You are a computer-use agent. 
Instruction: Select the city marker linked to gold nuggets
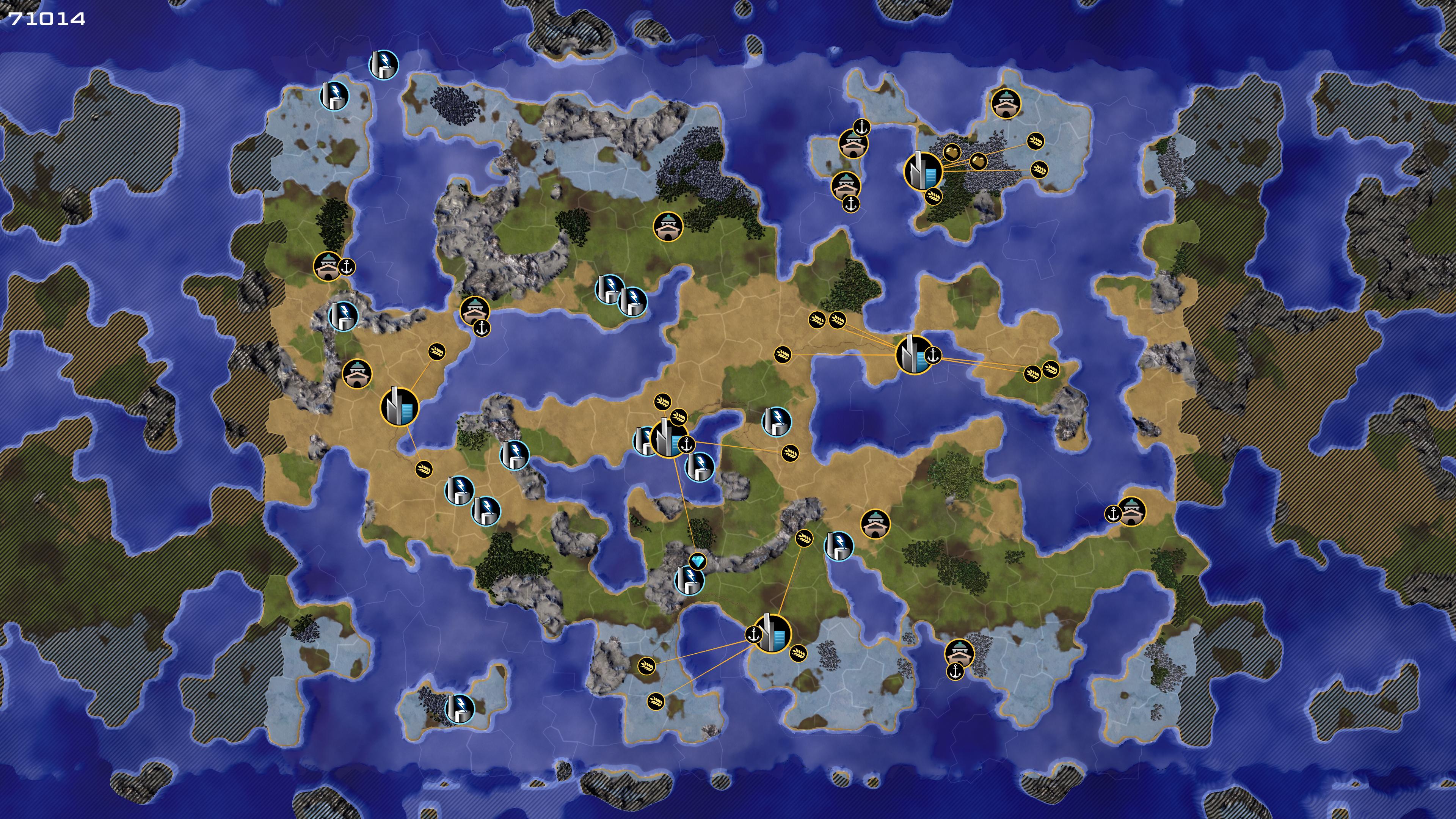[923, 170]
